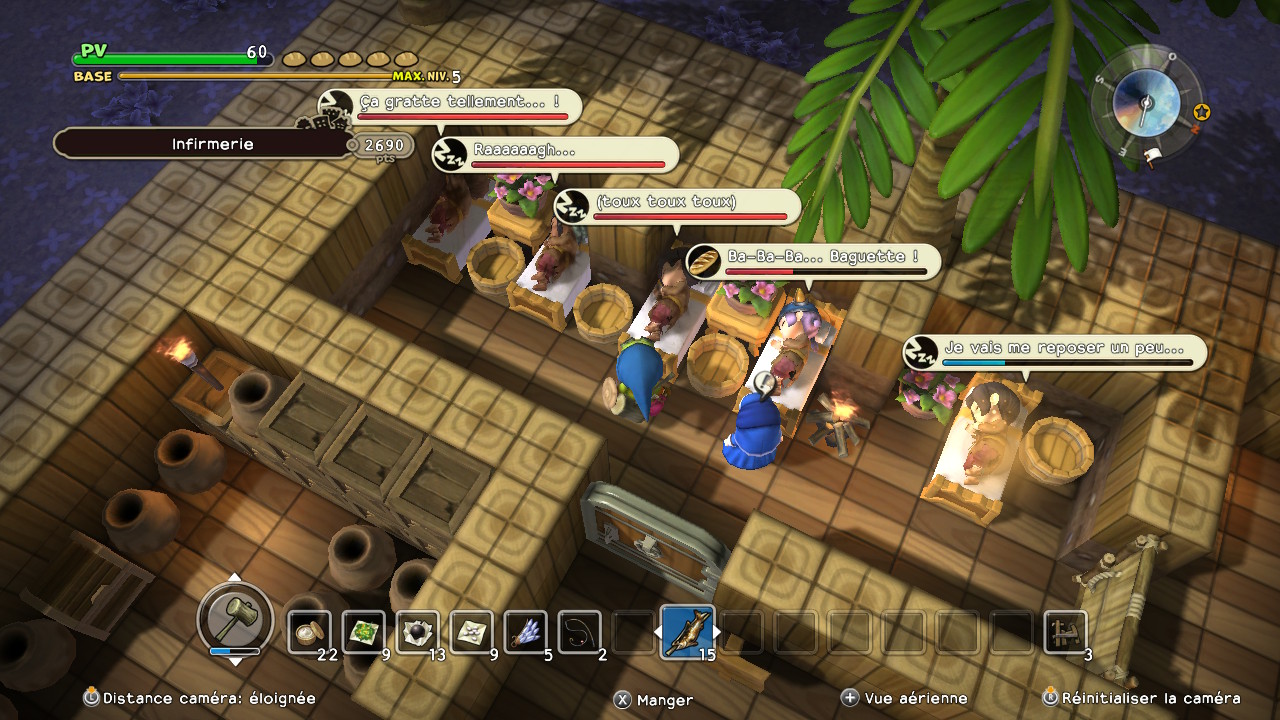Click the white flag marker on compass
Viewport: 1280px width, 720px height.
click(x=1153, y=155)
